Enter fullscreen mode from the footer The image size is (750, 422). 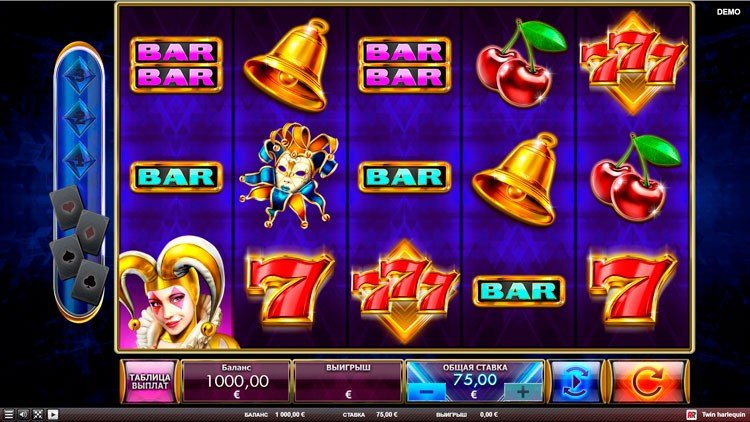coord(38,414)
